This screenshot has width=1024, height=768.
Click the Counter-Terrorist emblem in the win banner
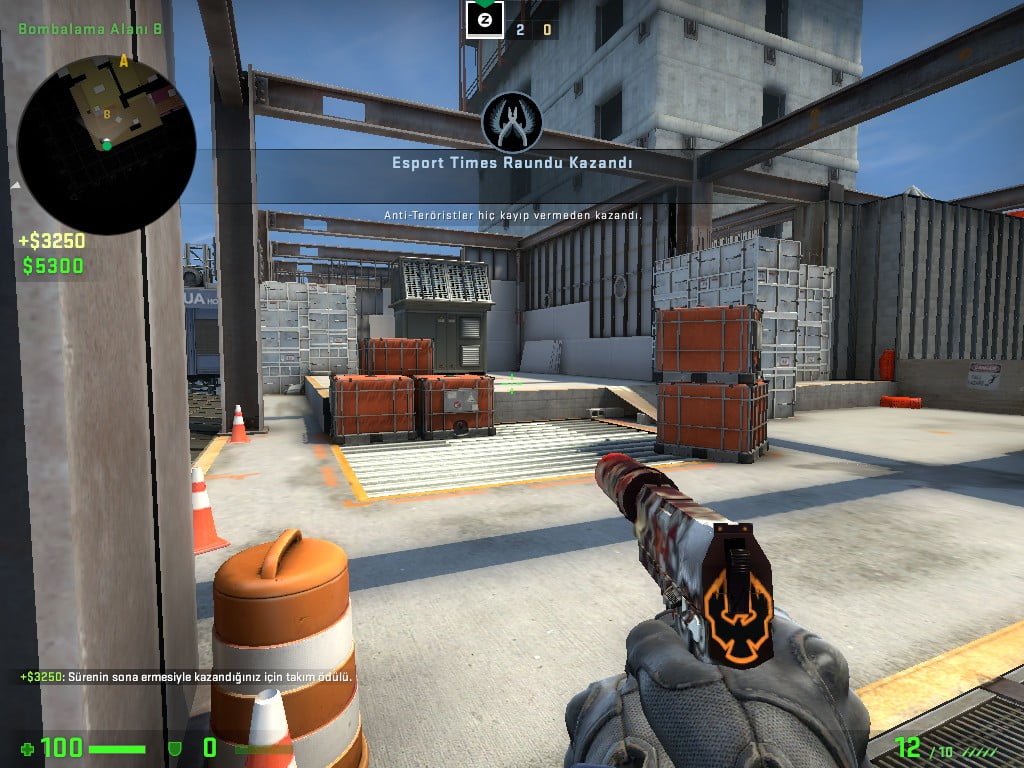[x=511, y=122]
